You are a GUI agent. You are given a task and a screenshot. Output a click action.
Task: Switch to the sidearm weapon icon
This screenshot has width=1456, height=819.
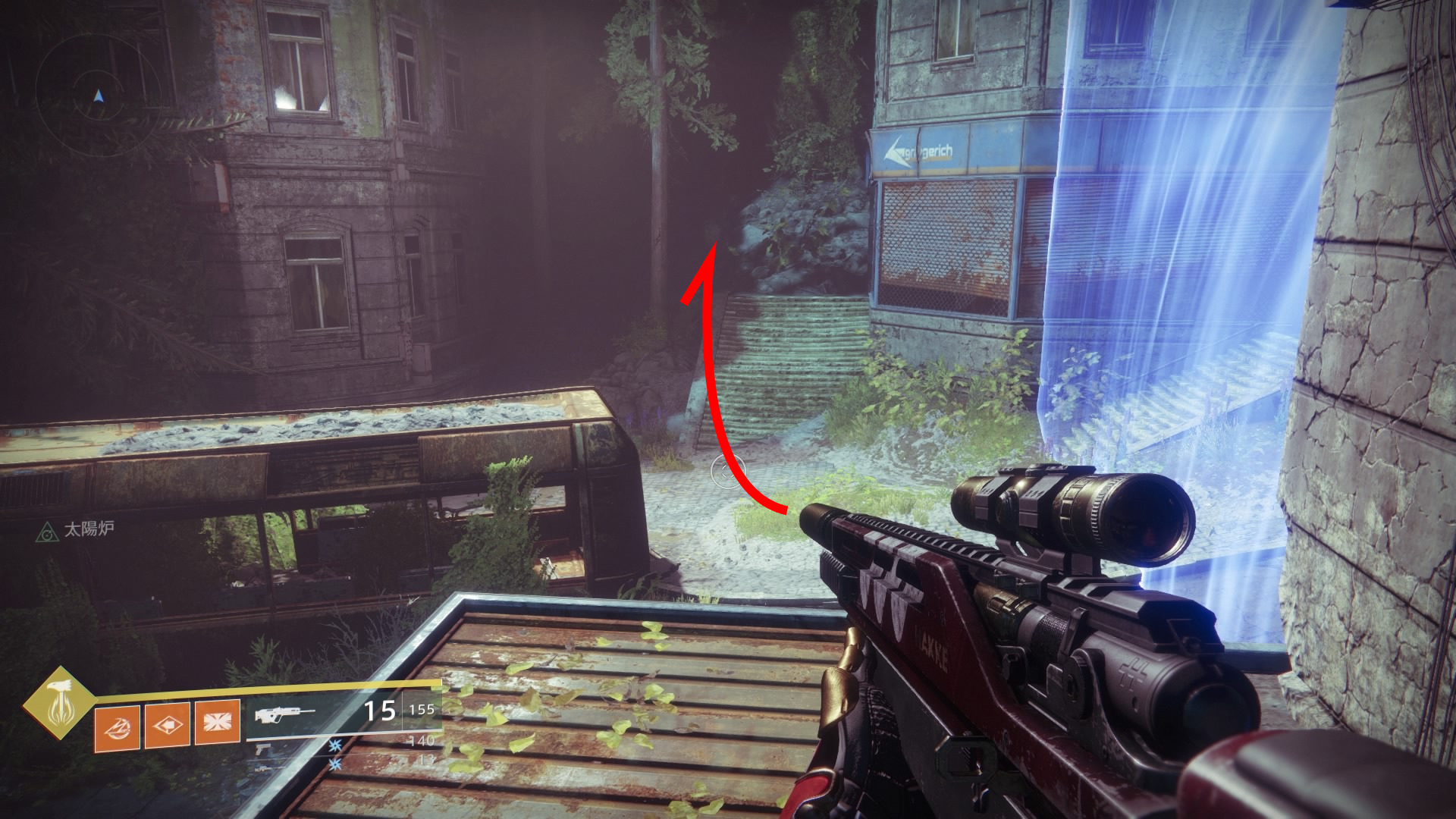(x=263, y=749)
